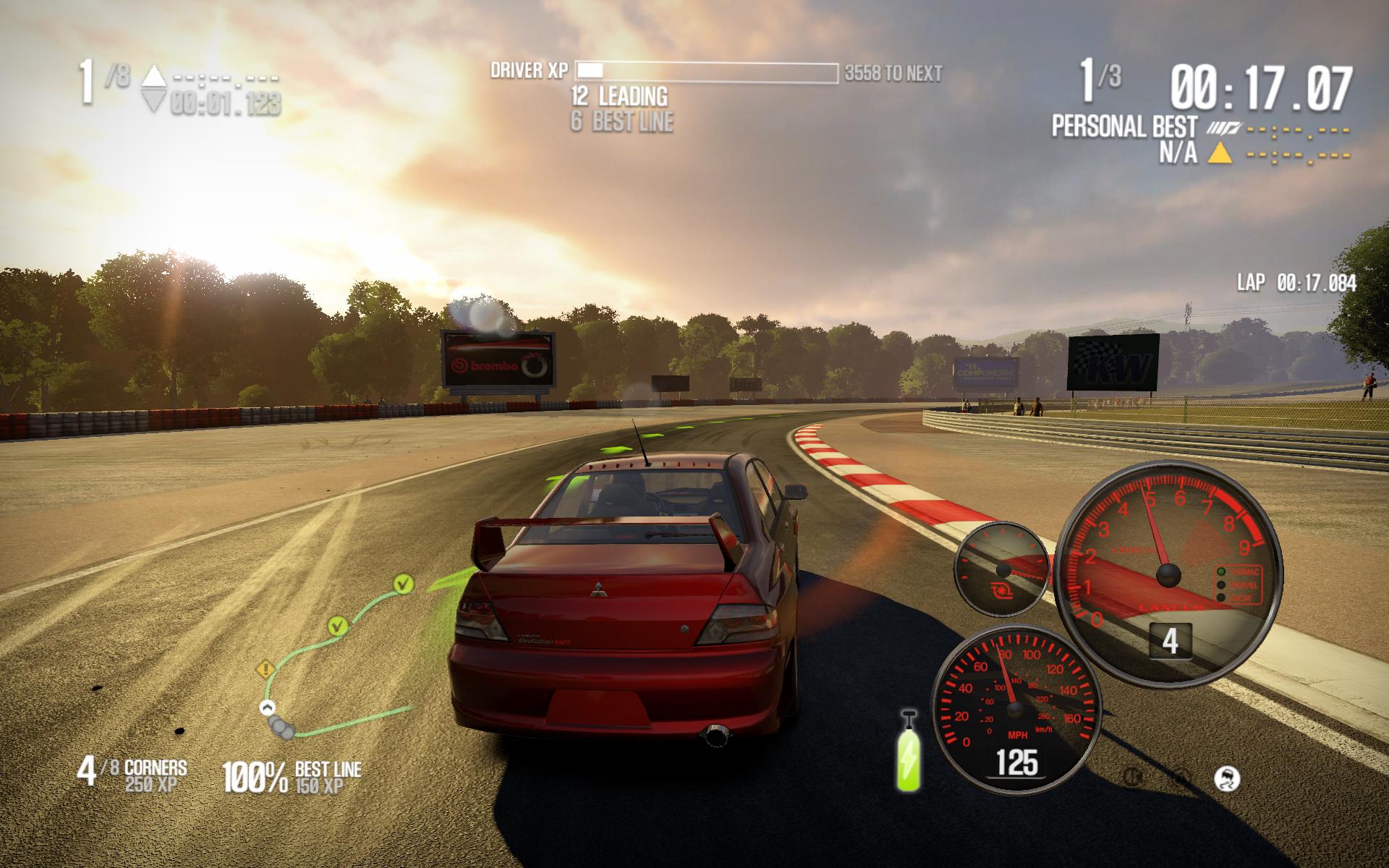
Task: Select the skidding car stability control icon
Action: coord(1227,779)
